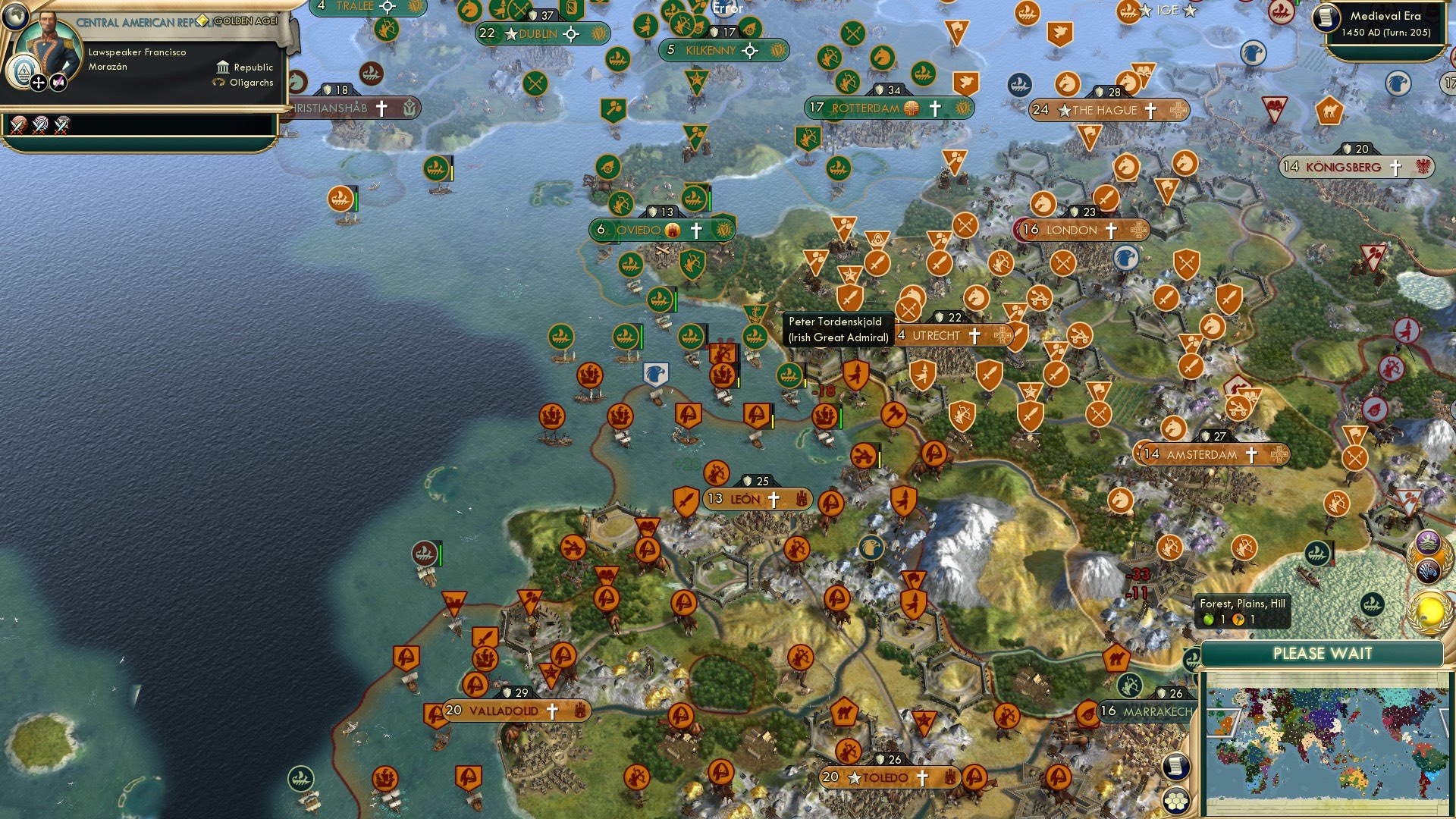Click the zebra city-state notification icon

coord(1429,570)
